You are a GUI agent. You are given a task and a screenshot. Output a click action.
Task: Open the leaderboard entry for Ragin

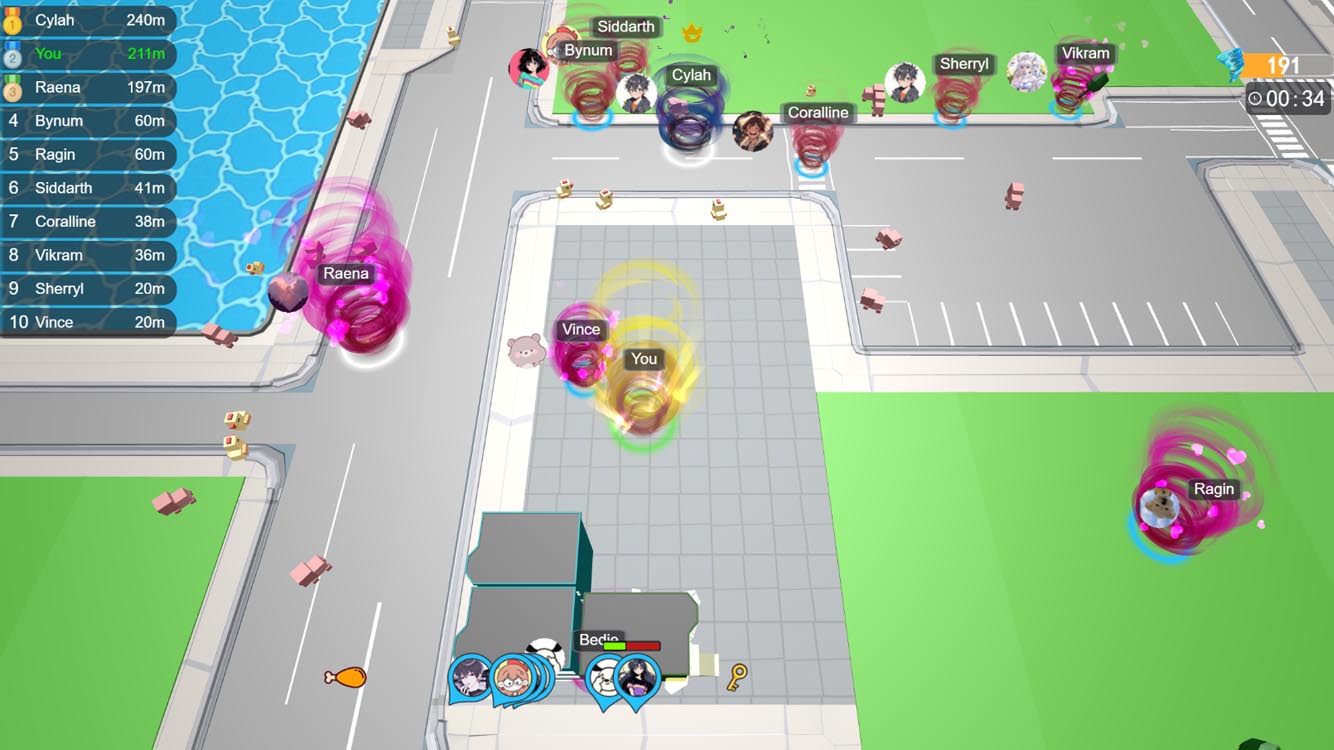point(90,154)
